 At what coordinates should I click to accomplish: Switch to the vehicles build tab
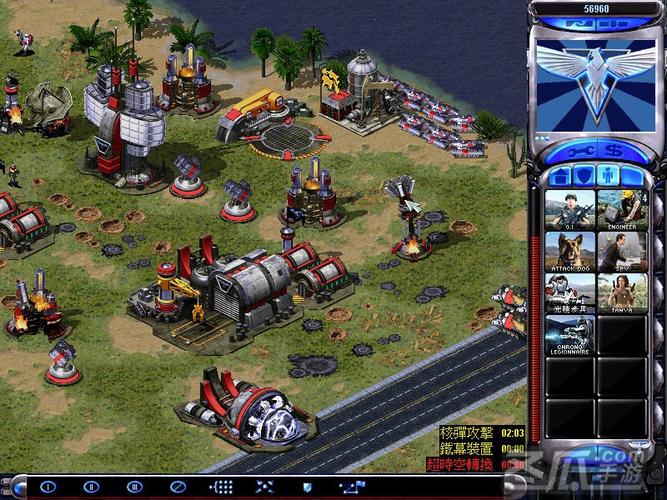[x=631, y=176]
